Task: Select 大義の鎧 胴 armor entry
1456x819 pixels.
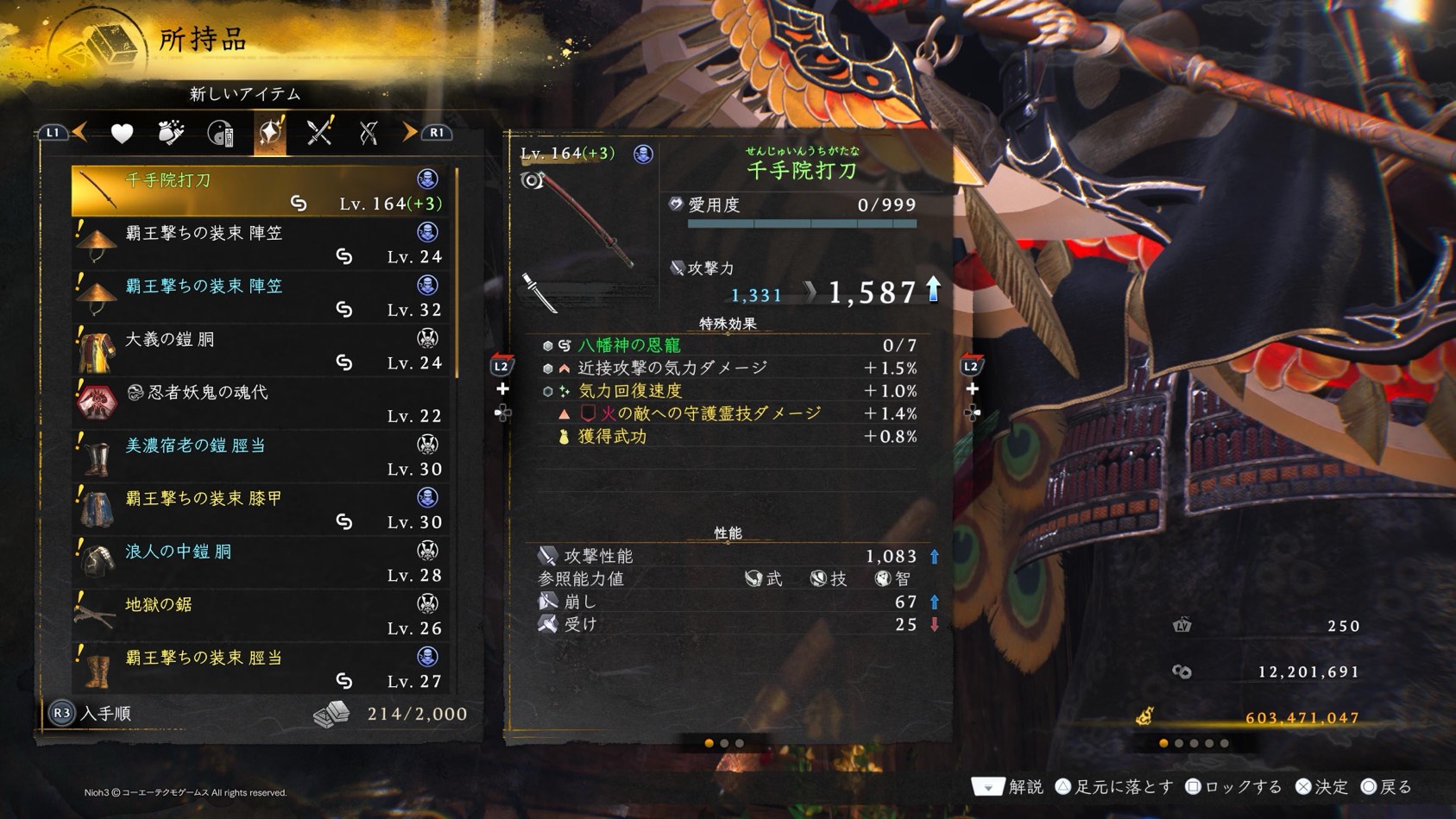Action: click(263, 350)
